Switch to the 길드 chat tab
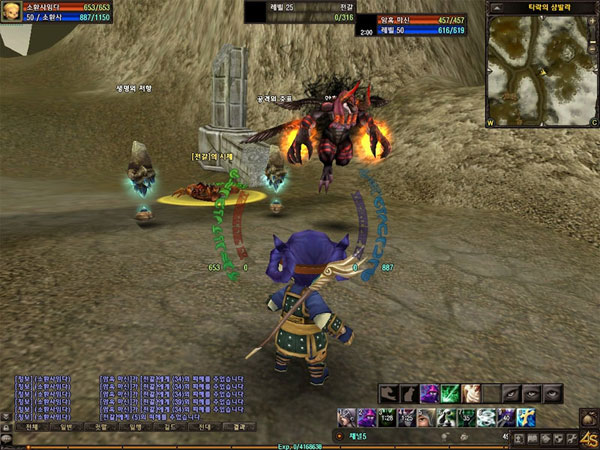The height and width of the screenshot is (450, 600). 166,426
